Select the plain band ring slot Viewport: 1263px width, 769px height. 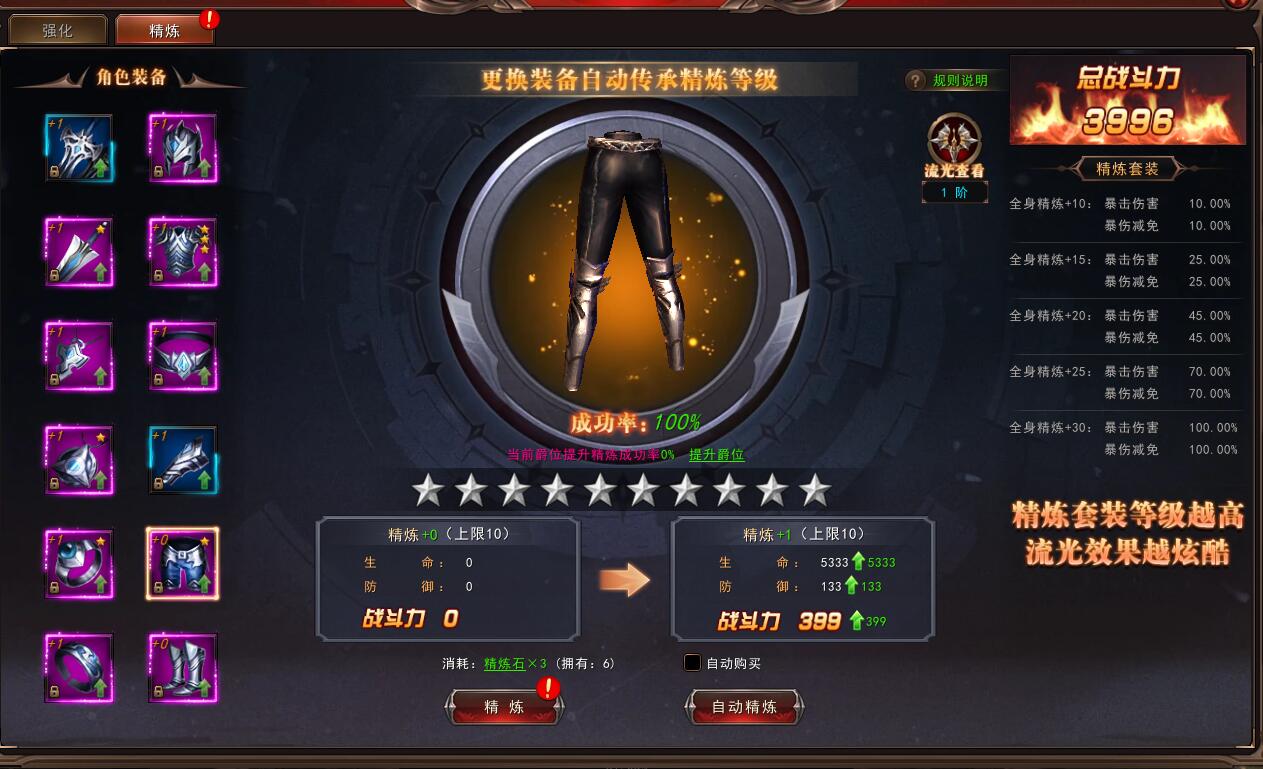(79, 668)
